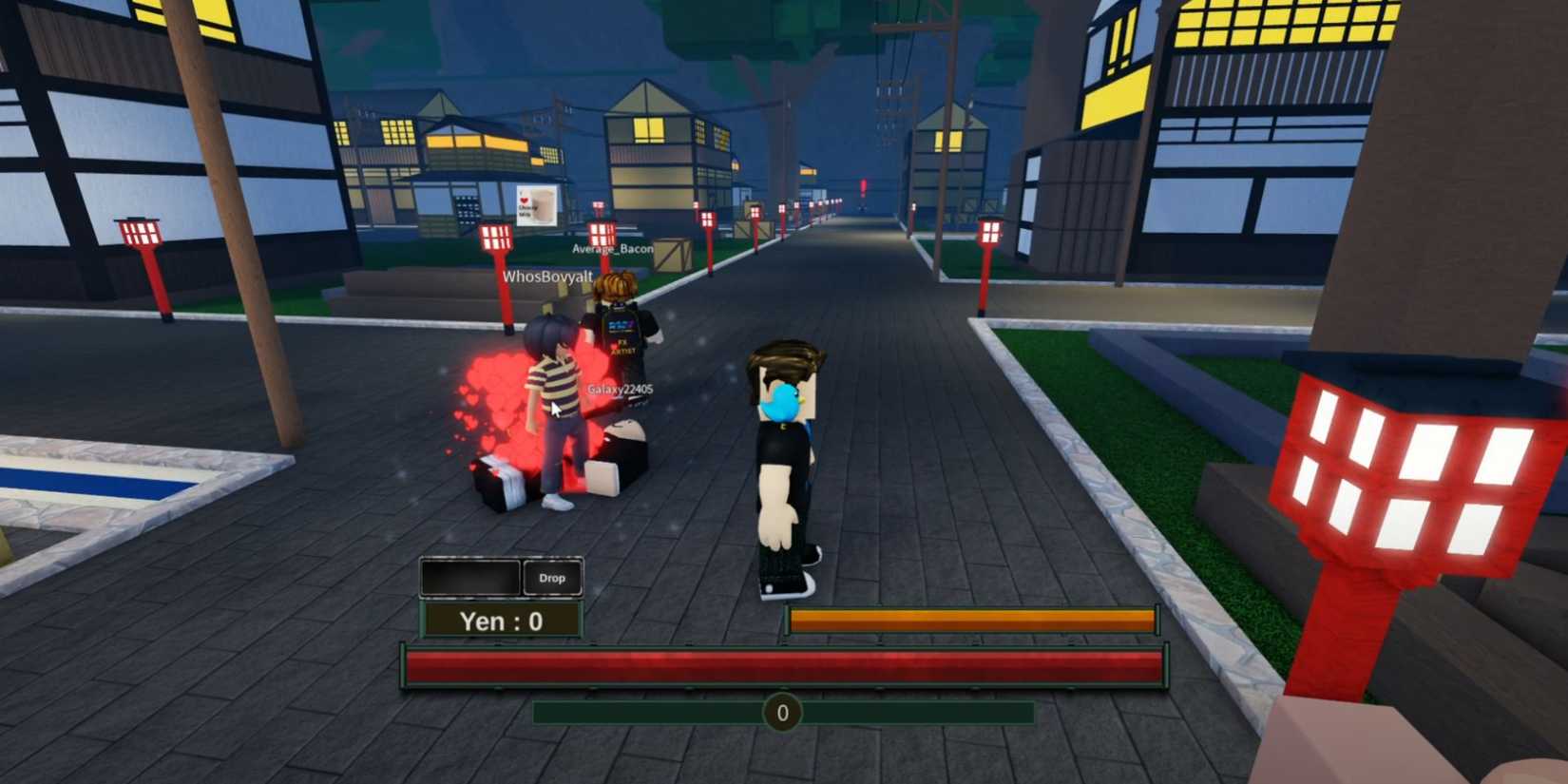This screenshot has height=784, width=1568.
Task: Click the orange stamina bar
Action: [969, 619]
